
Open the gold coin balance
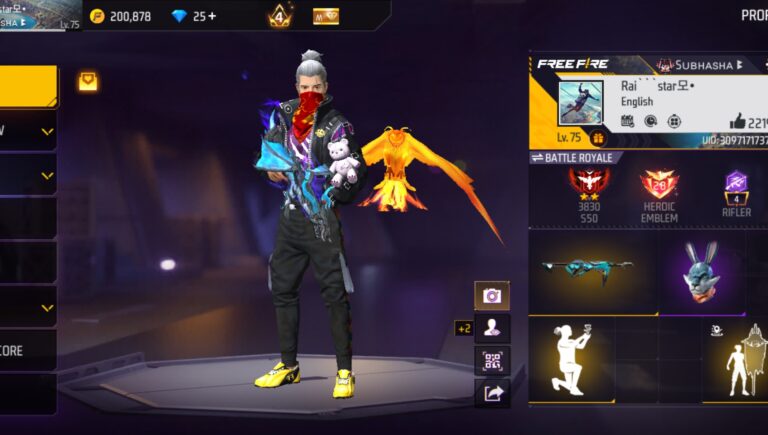click(120, 16)
